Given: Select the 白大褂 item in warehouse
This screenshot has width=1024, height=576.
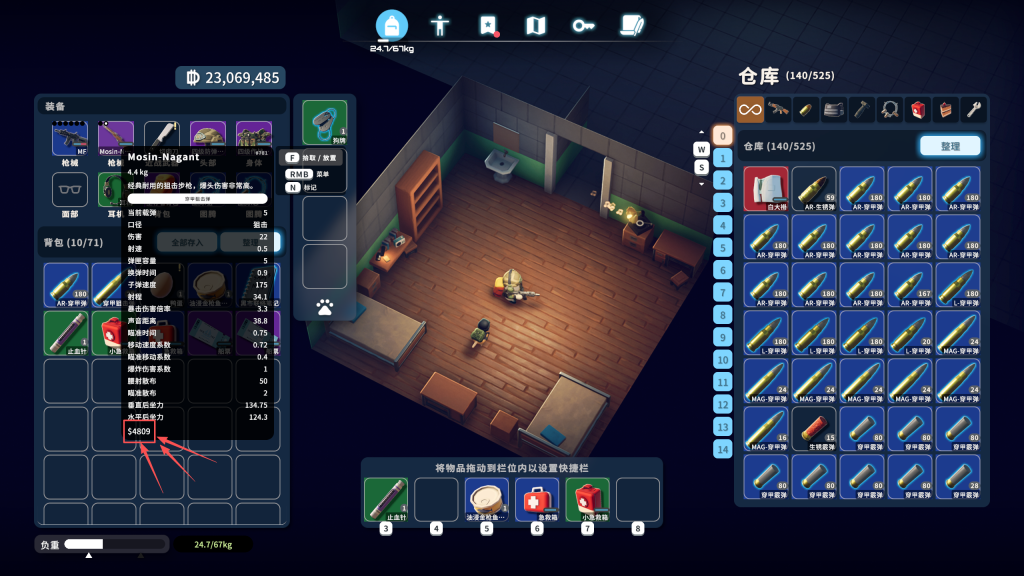Looking at the screenshot, I should 766,189.
